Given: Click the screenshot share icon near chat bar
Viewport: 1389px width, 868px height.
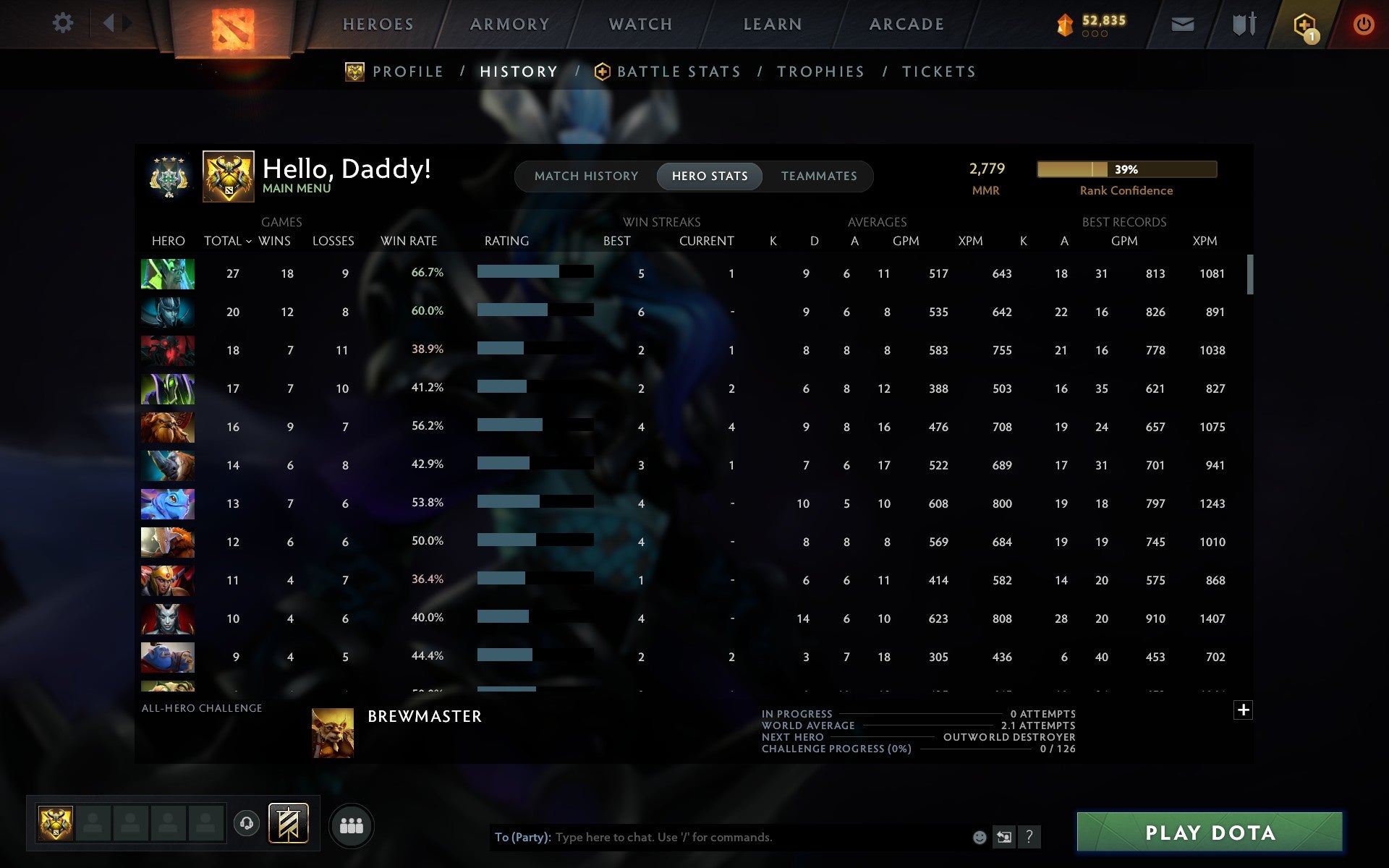Looking at the screenshot, I should (1004, 838).
